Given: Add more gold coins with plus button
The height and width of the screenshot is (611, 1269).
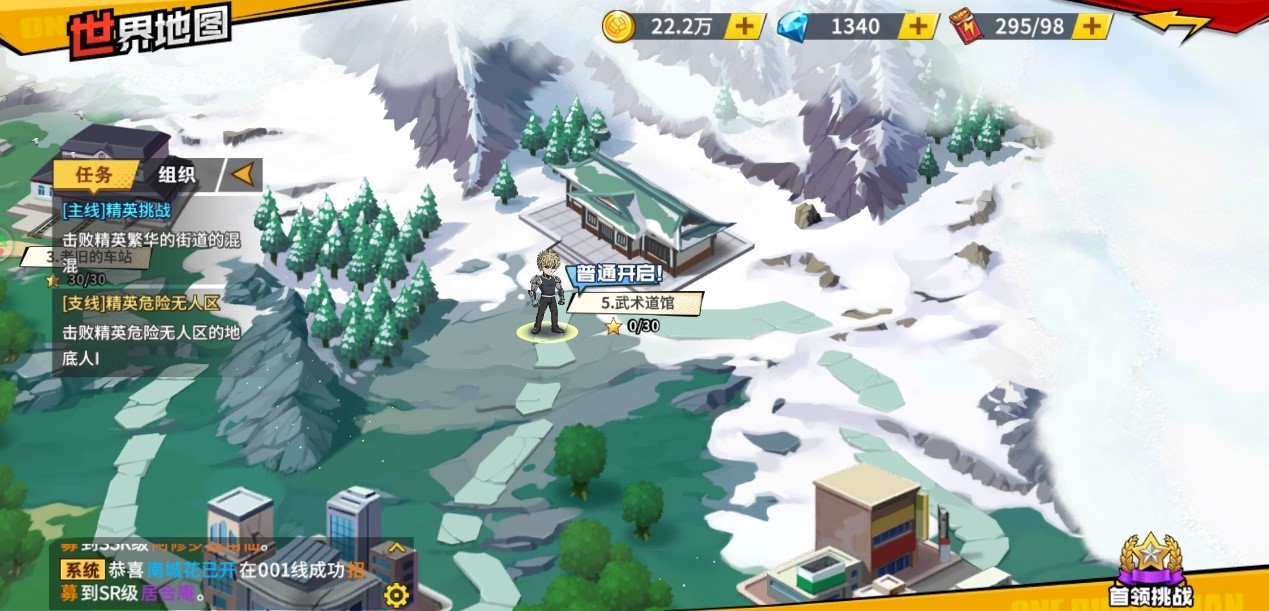Looking at the screenshot, I should (x=744, y=26).
